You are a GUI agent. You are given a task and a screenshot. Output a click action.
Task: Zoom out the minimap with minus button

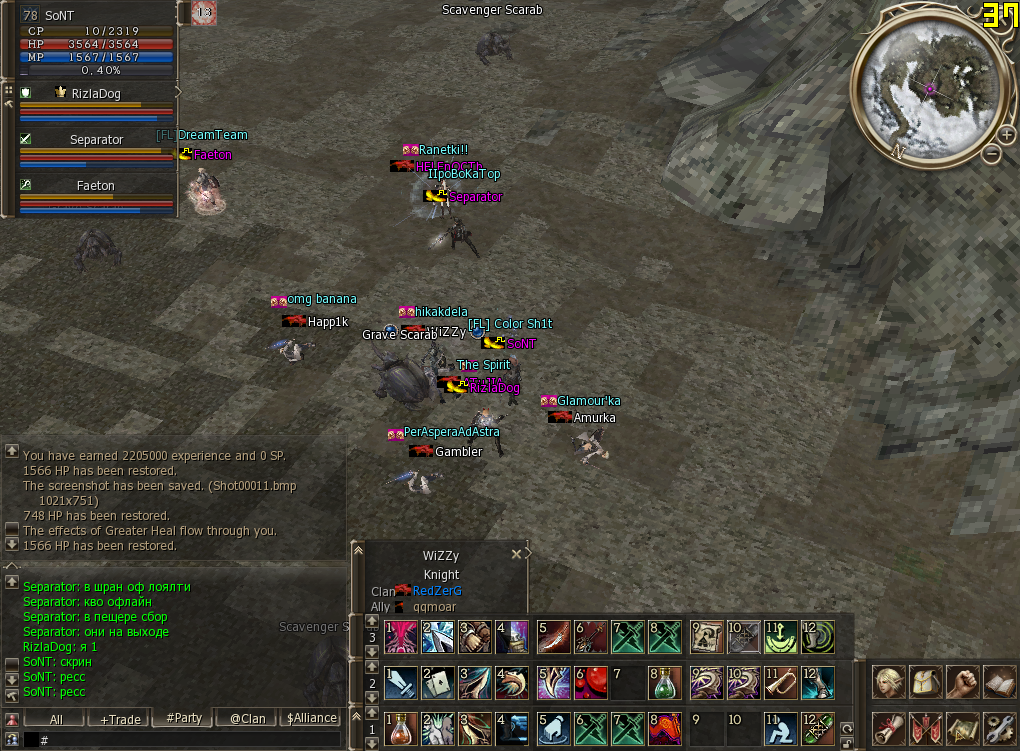click(x=991, y=154)
